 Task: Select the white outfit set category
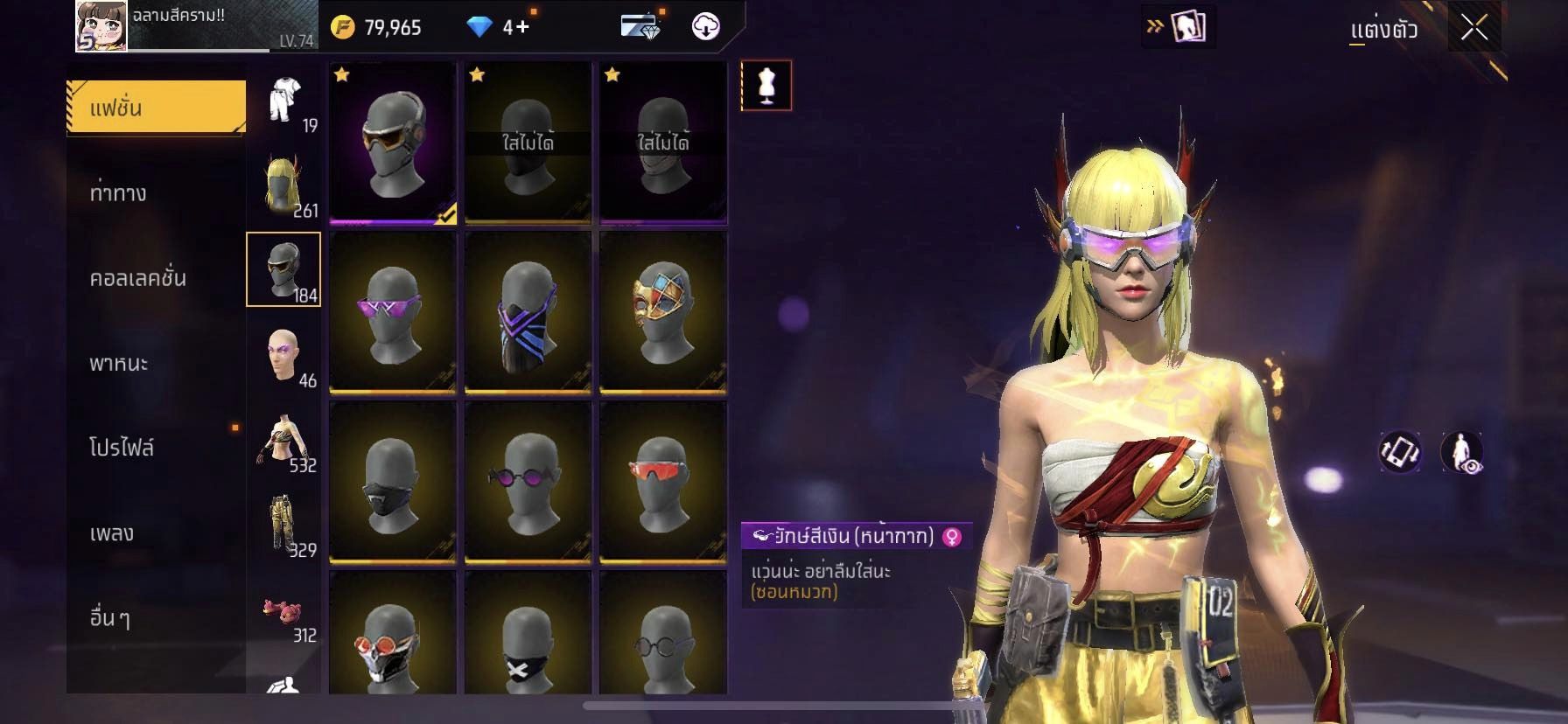click(x=284, y=101)
